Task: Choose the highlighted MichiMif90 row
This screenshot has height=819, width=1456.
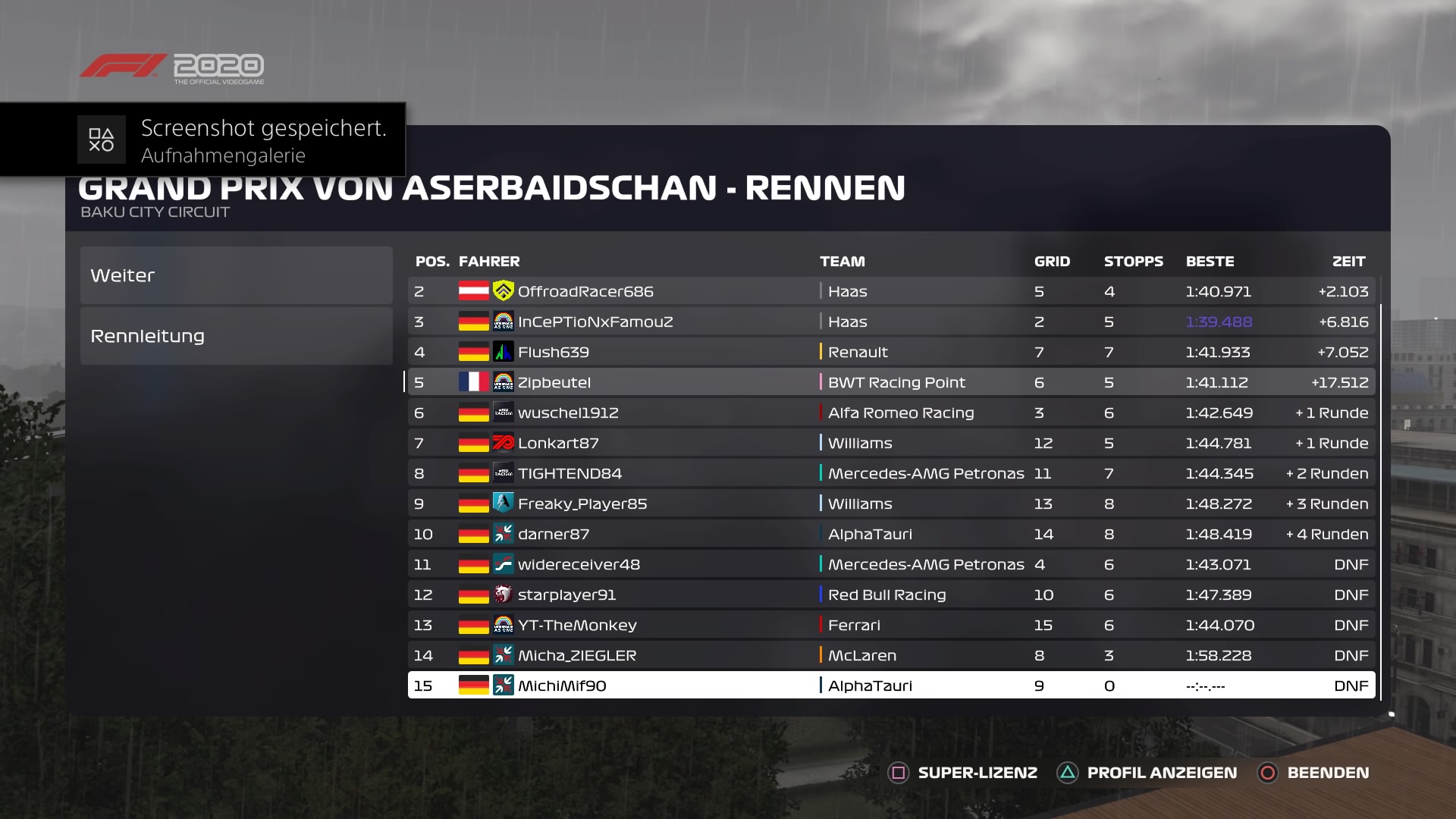Action: pos(891,686)
